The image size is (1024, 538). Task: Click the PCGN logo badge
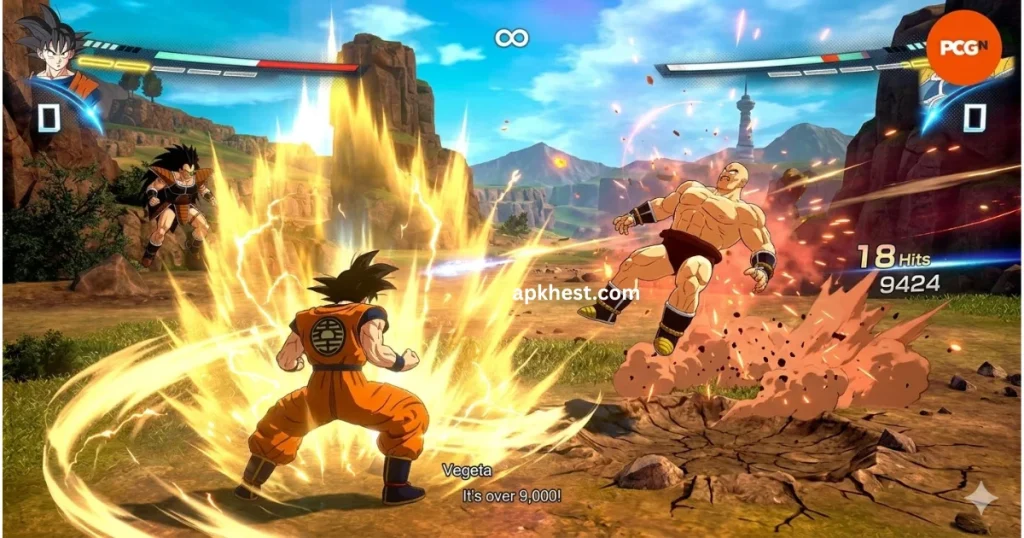pos(963,47)
